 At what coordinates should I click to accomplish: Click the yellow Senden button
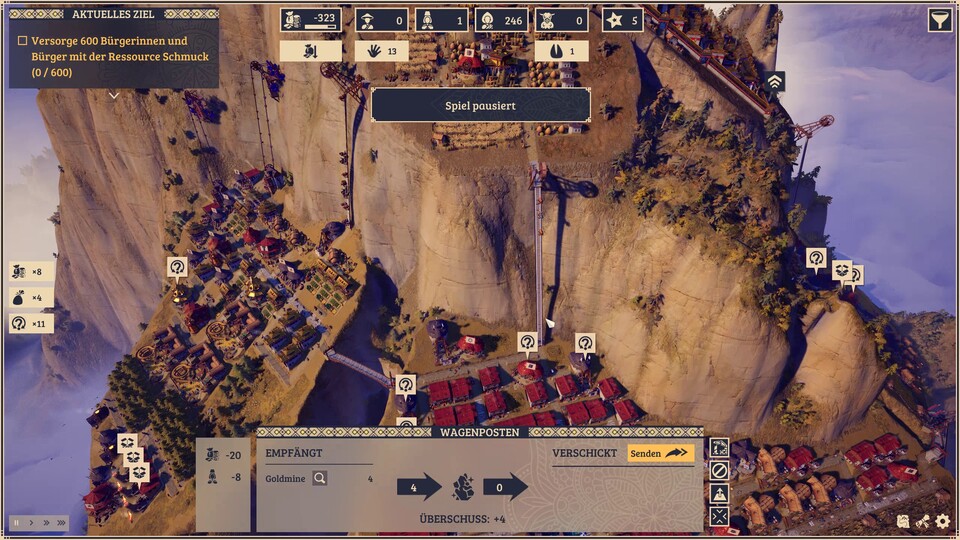coord(661,453)
